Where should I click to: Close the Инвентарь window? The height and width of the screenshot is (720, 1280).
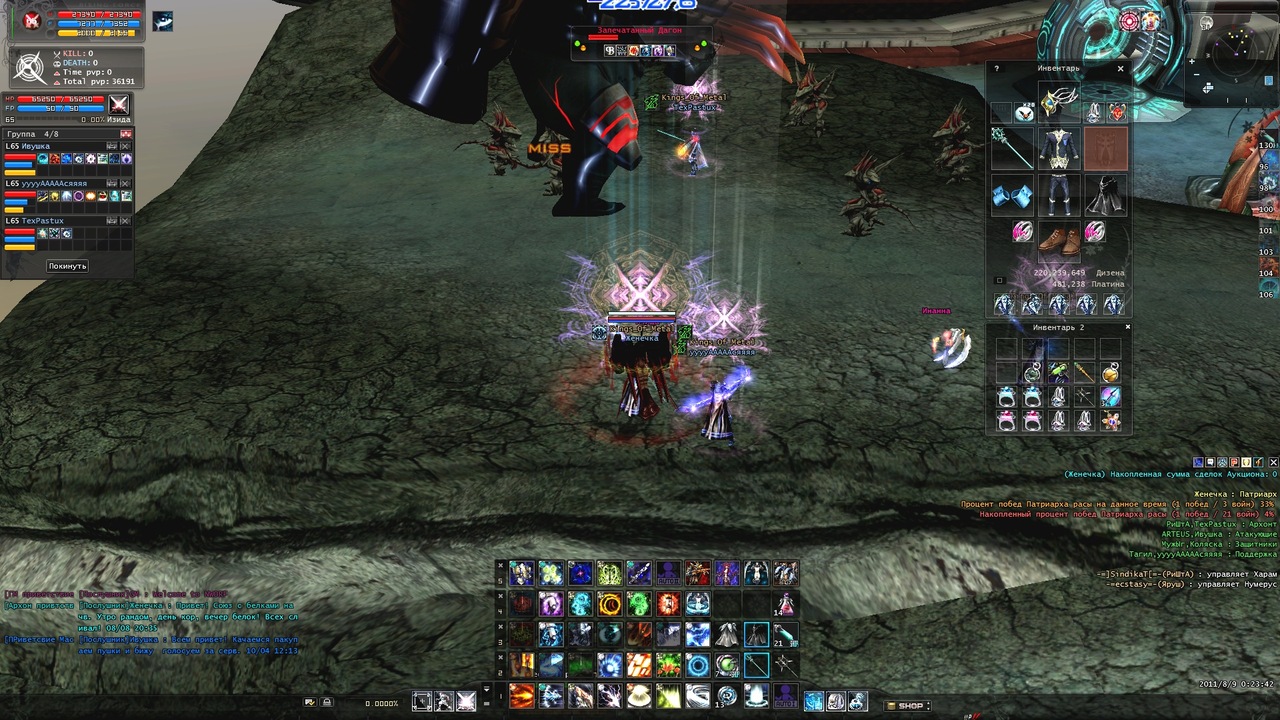[1120, 69]
